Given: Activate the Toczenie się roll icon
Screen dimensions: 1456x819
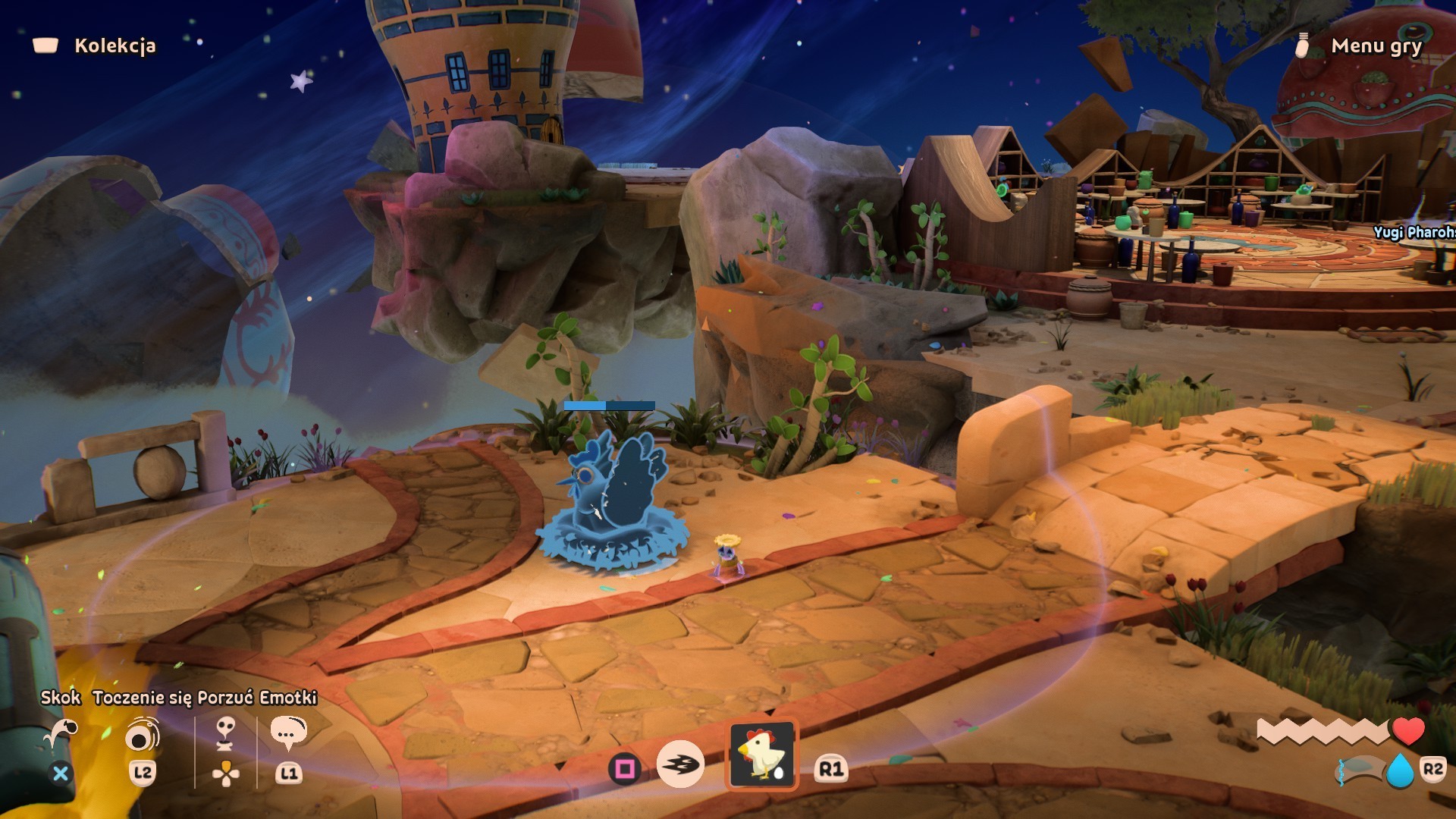Looking at the screenshot, I should point(142,734).
